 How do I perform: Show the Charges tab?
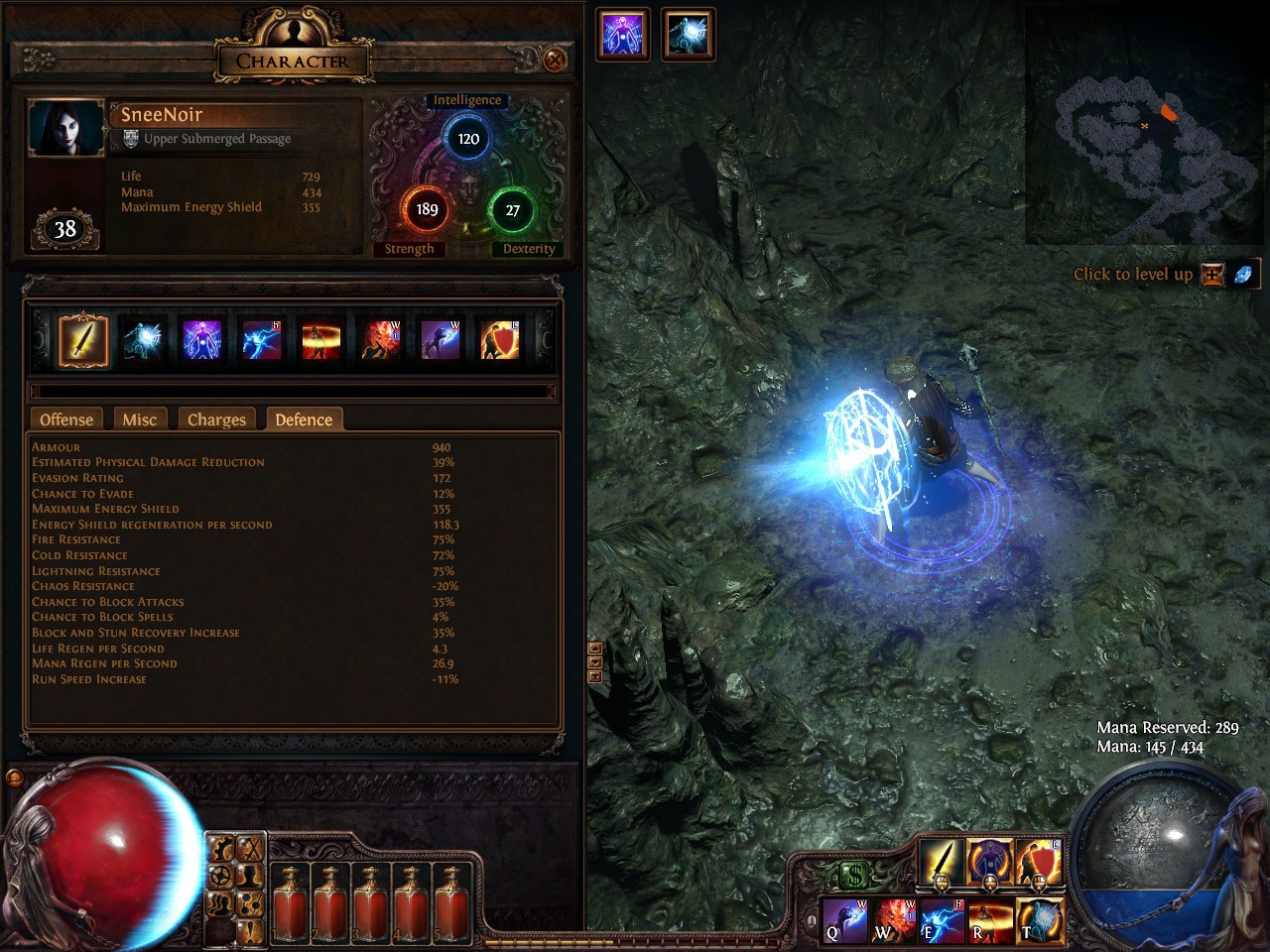(216, 419)
